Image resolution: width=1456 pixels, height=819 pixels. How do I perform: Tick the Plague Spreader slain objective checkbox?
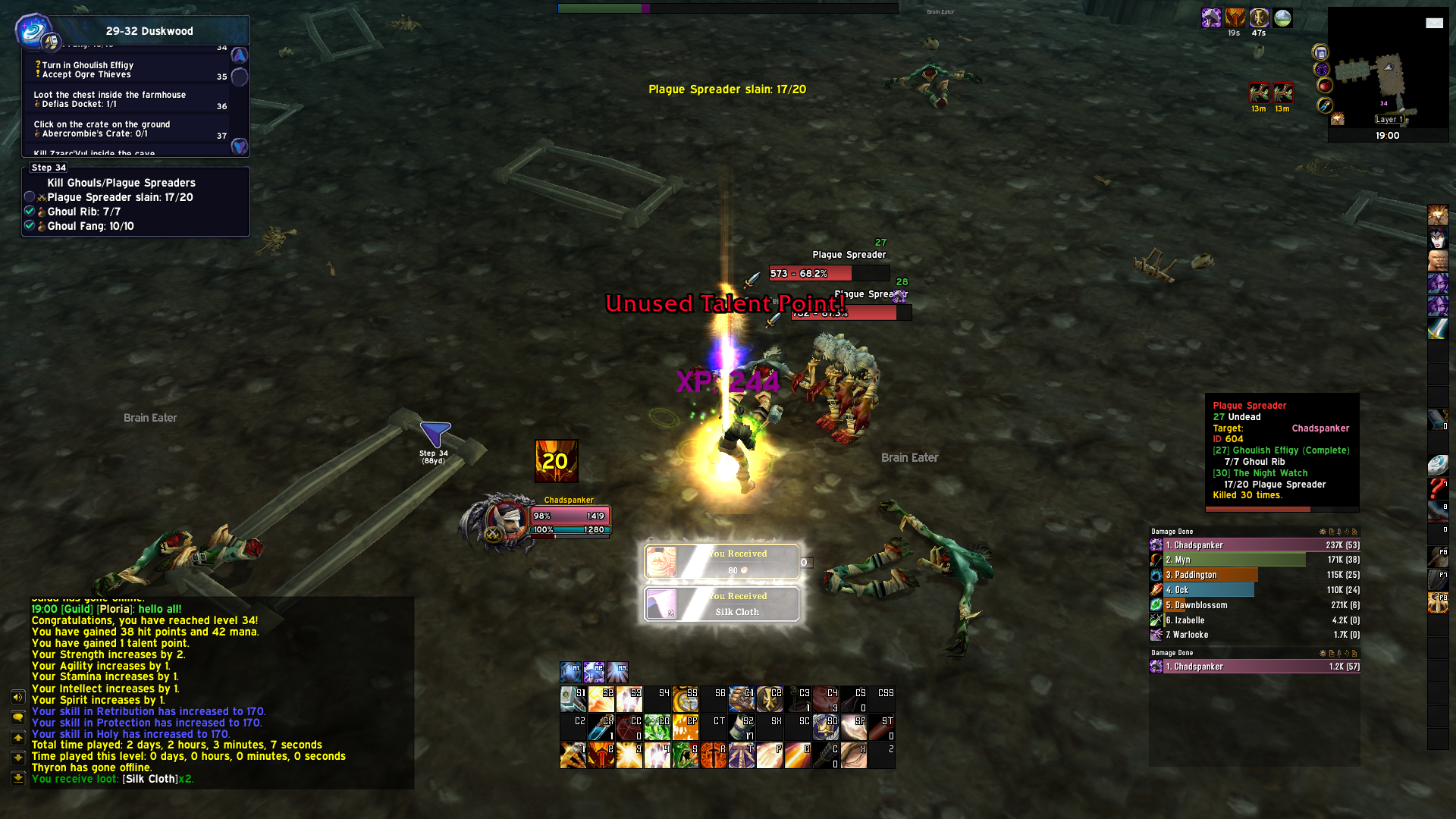pyautogui.click(x=30, y=197)
